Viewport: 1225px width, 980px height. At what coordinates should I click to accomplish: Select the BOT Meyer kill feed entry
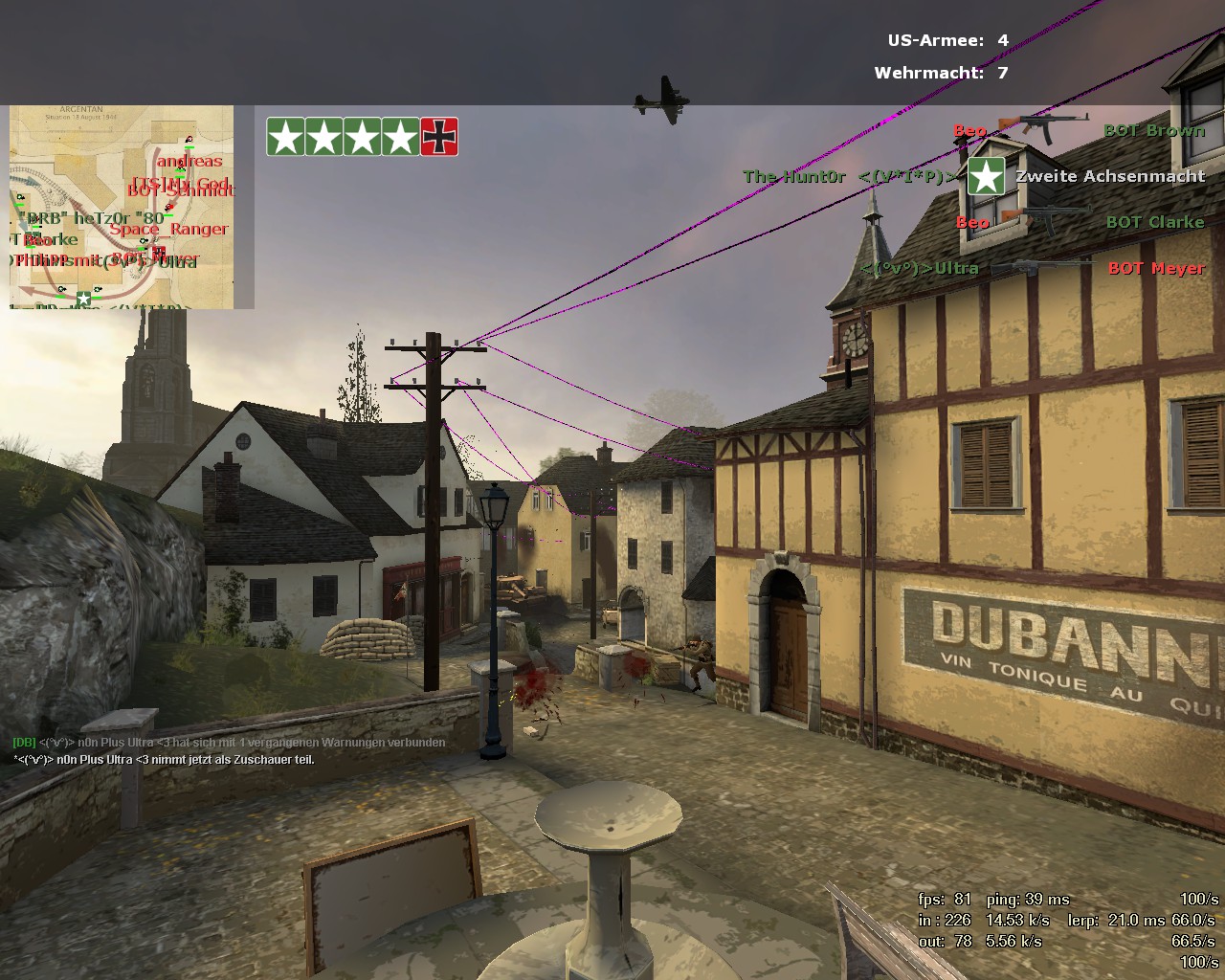1155,269
